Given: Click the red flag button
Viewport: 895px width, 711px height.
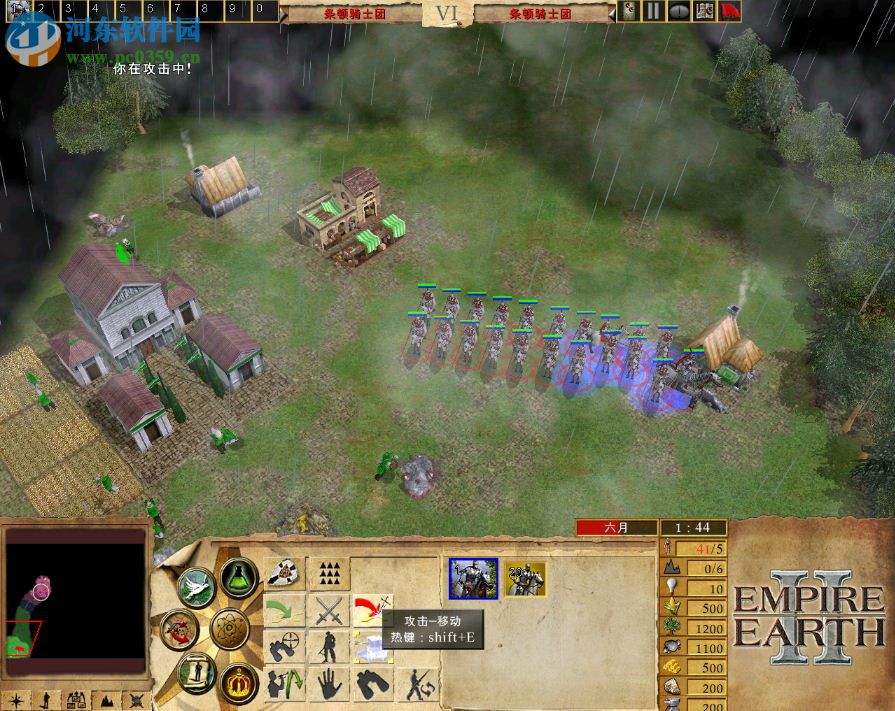Looking at the screenshot, I should [731, 11].
